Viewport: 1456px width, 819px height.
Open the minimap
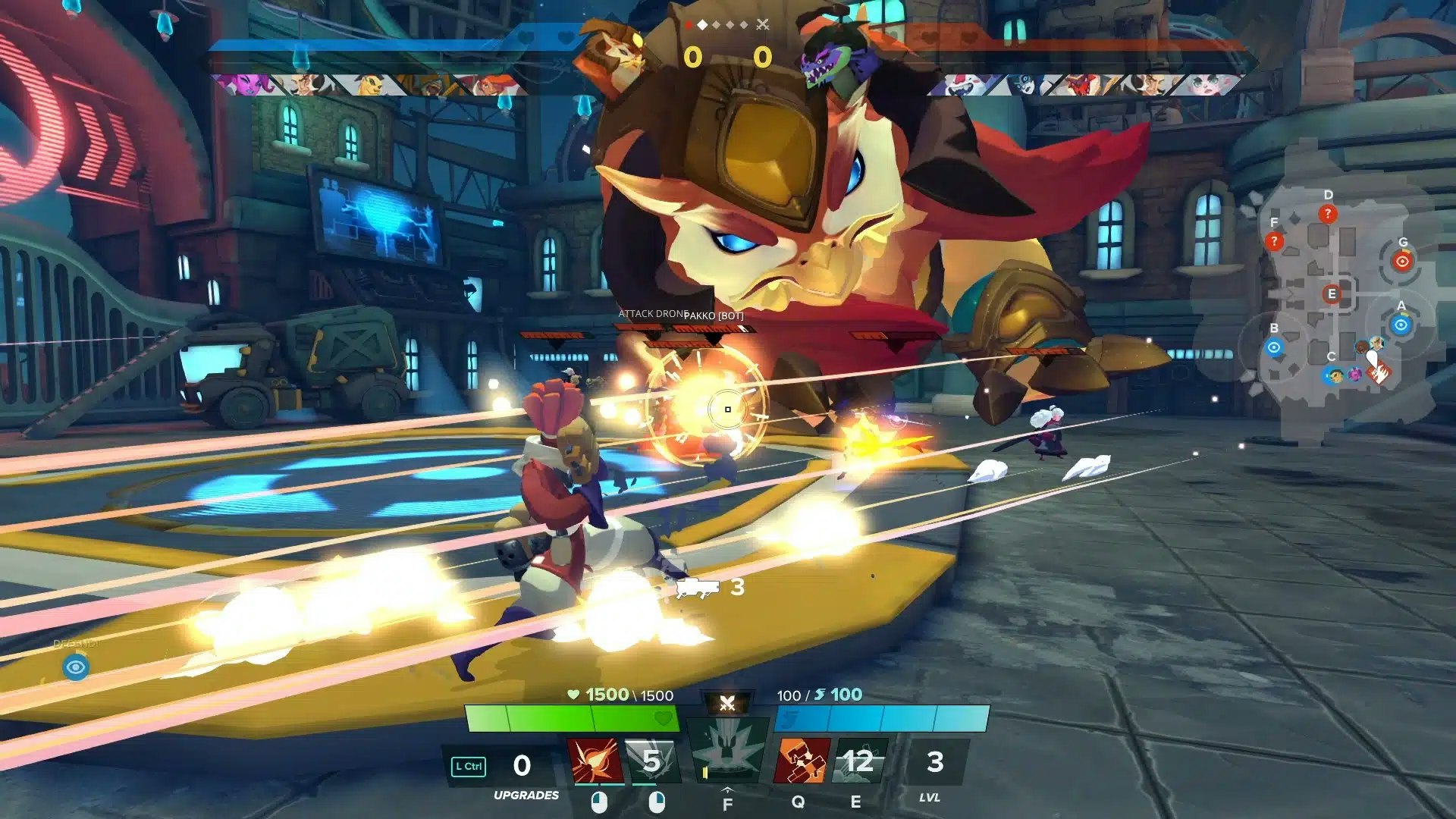(1338, 303)
